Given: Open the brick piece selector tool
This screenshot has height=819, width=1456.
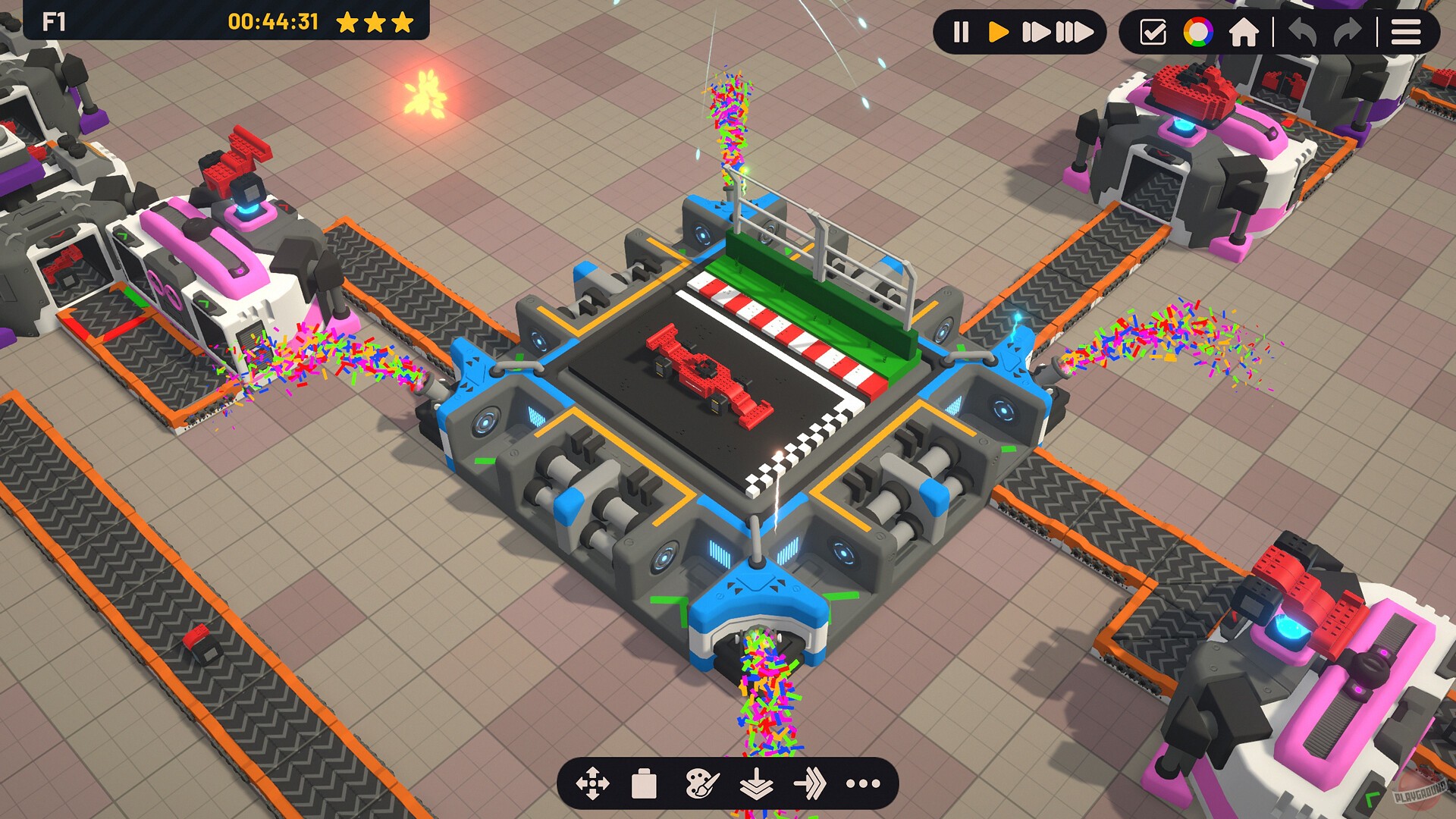Looking at the screenshot, I should point(643,785).
